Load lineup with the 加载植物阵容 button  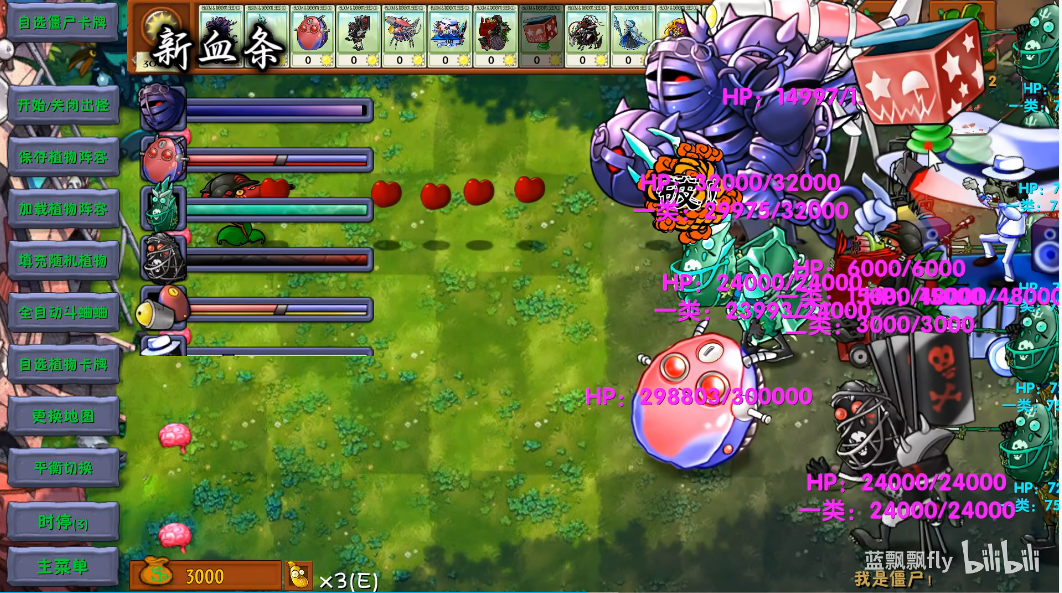(x=63, y=209)
